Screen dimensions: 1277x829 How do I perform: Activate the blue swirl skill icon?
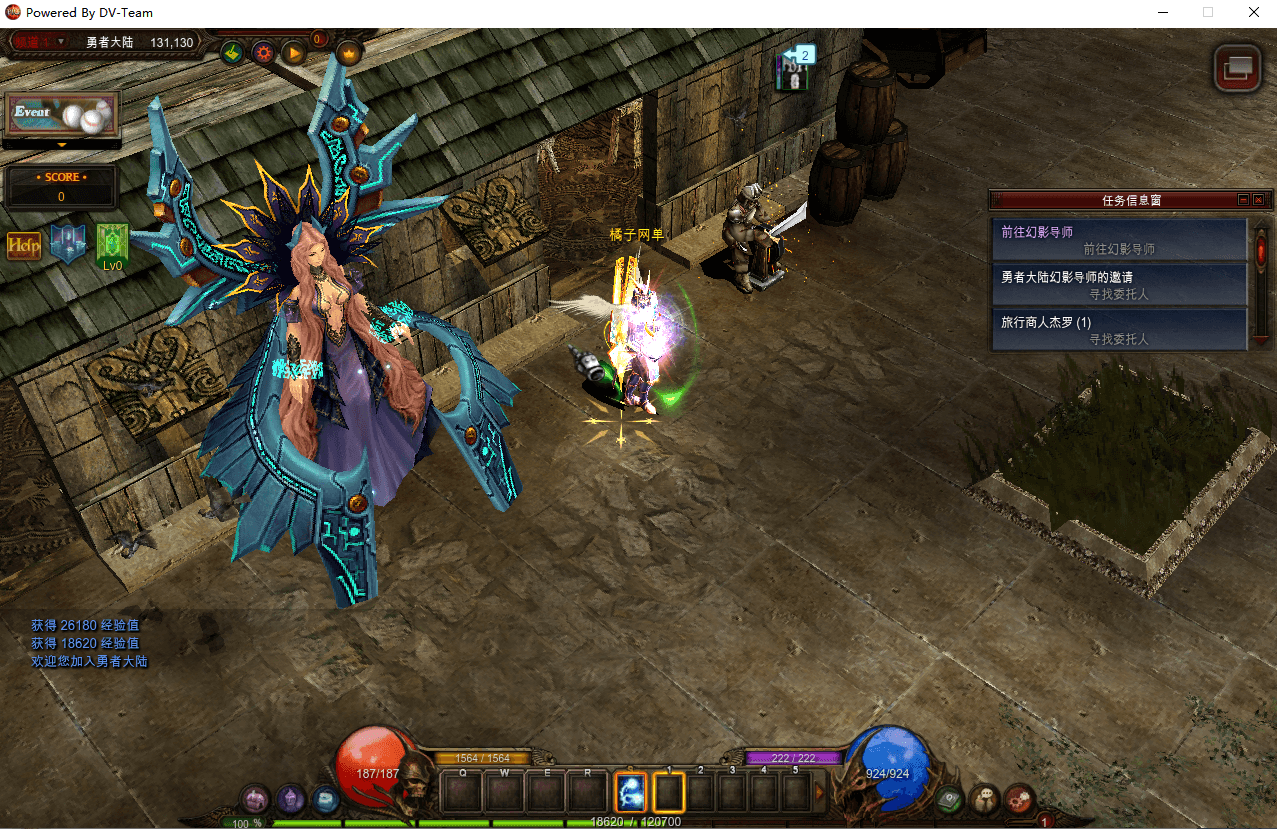pos(630,791)
